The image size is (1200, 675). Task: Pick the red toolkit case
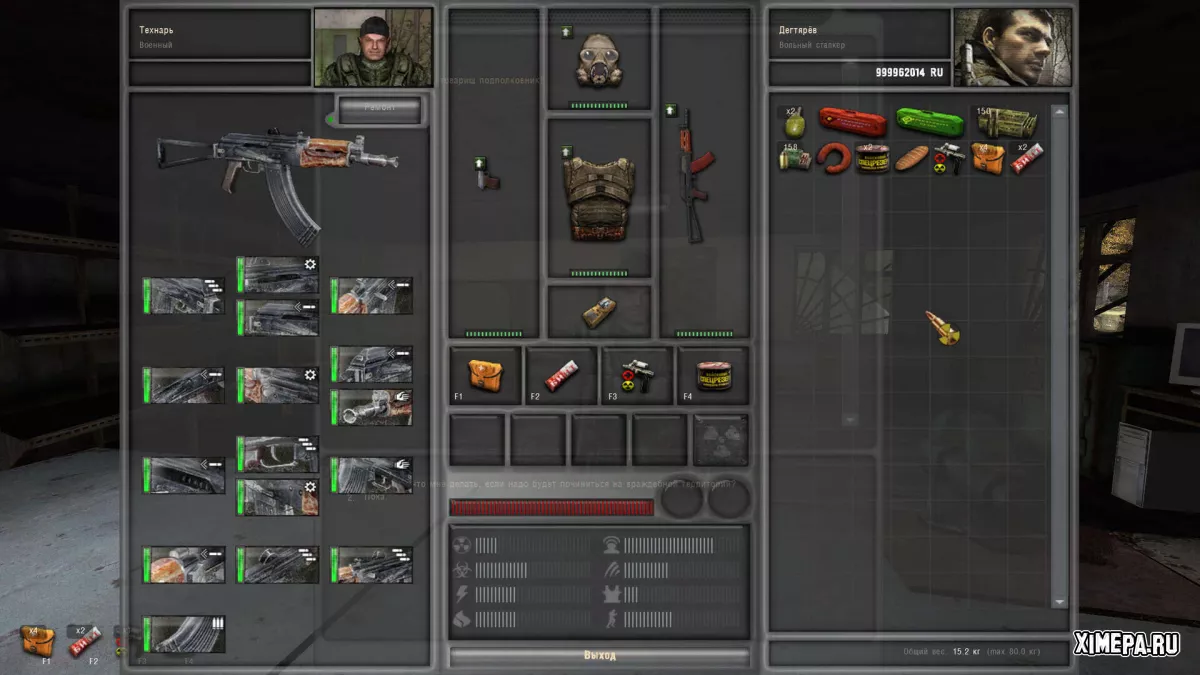pos(852,123)
